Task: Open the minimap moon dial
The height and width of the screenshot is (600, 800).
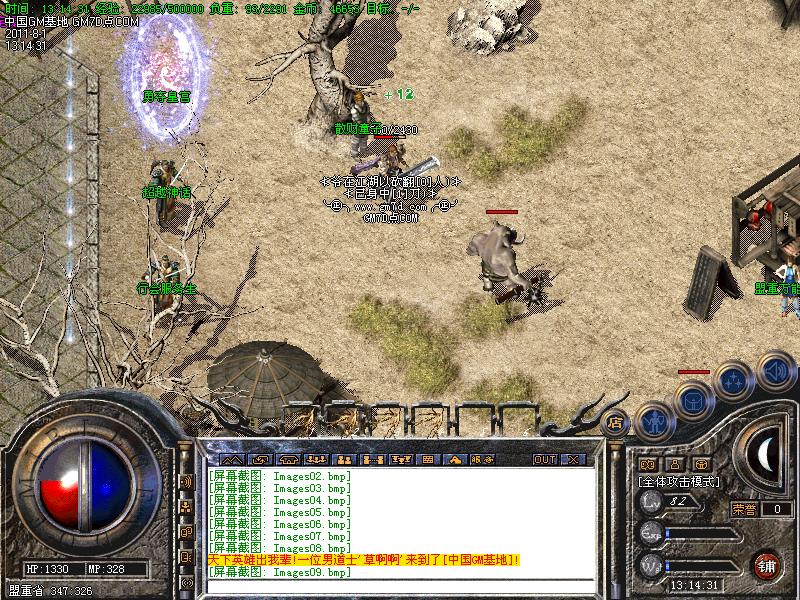Action: (x=765, y=455)
